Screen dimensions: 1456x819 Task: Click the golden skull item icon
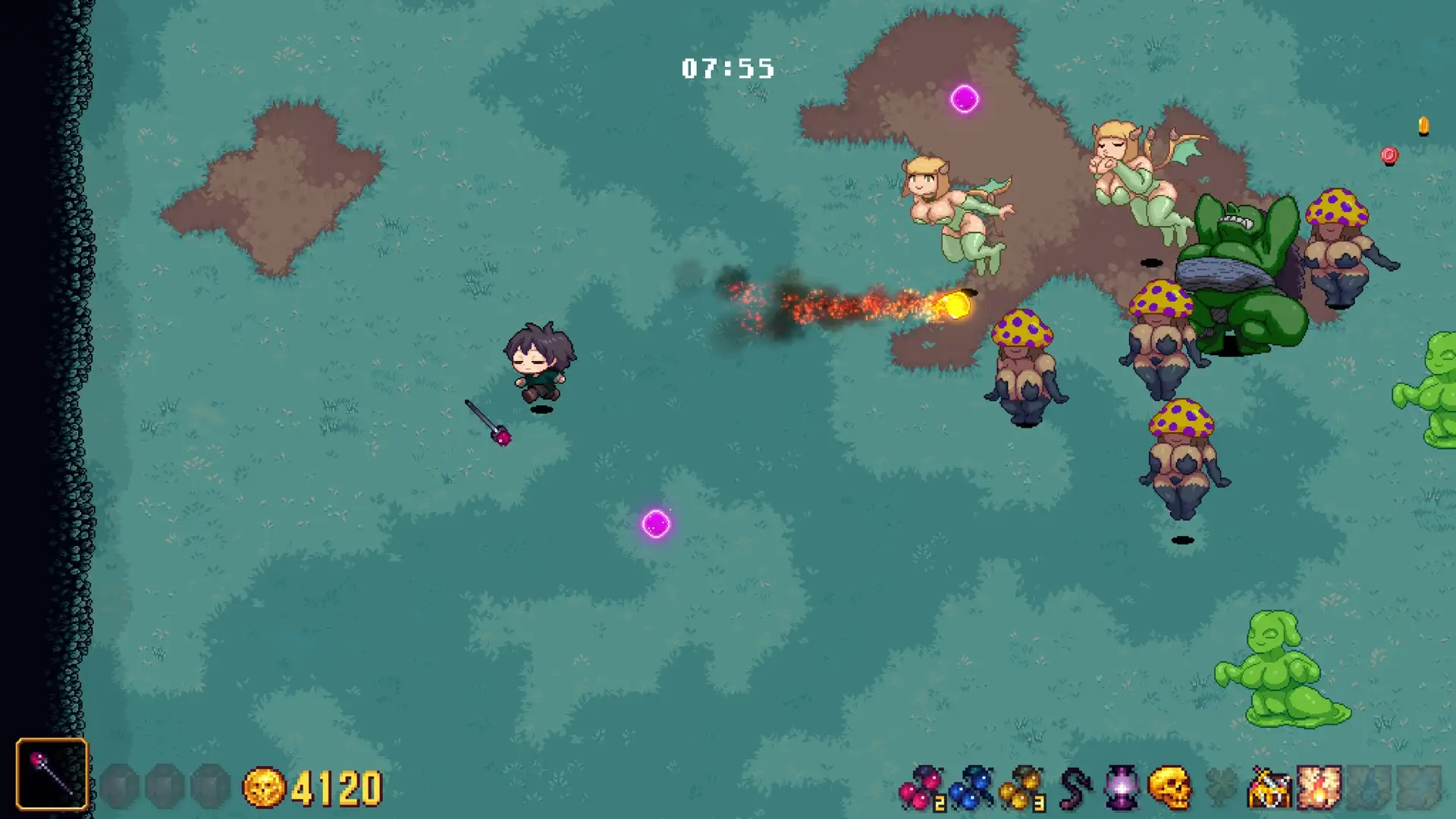(1169, 788)
